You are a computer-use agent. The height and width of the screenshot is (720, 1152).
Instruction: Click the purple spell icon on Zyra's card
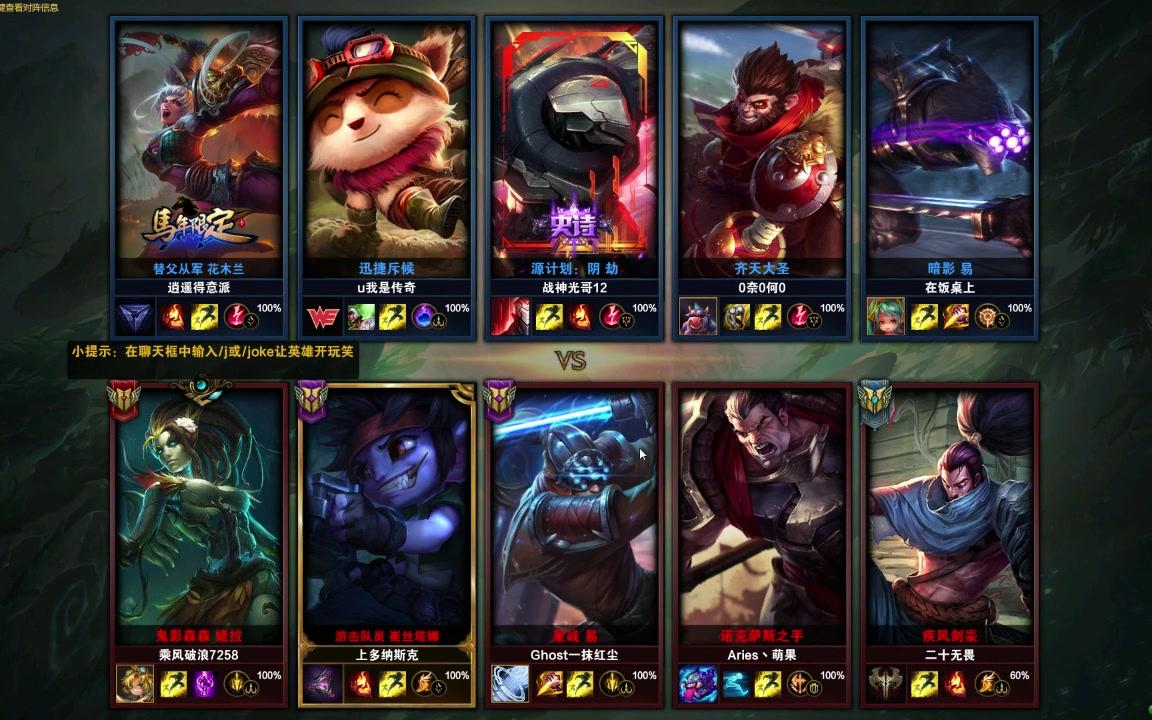click(x=206, y=684)
